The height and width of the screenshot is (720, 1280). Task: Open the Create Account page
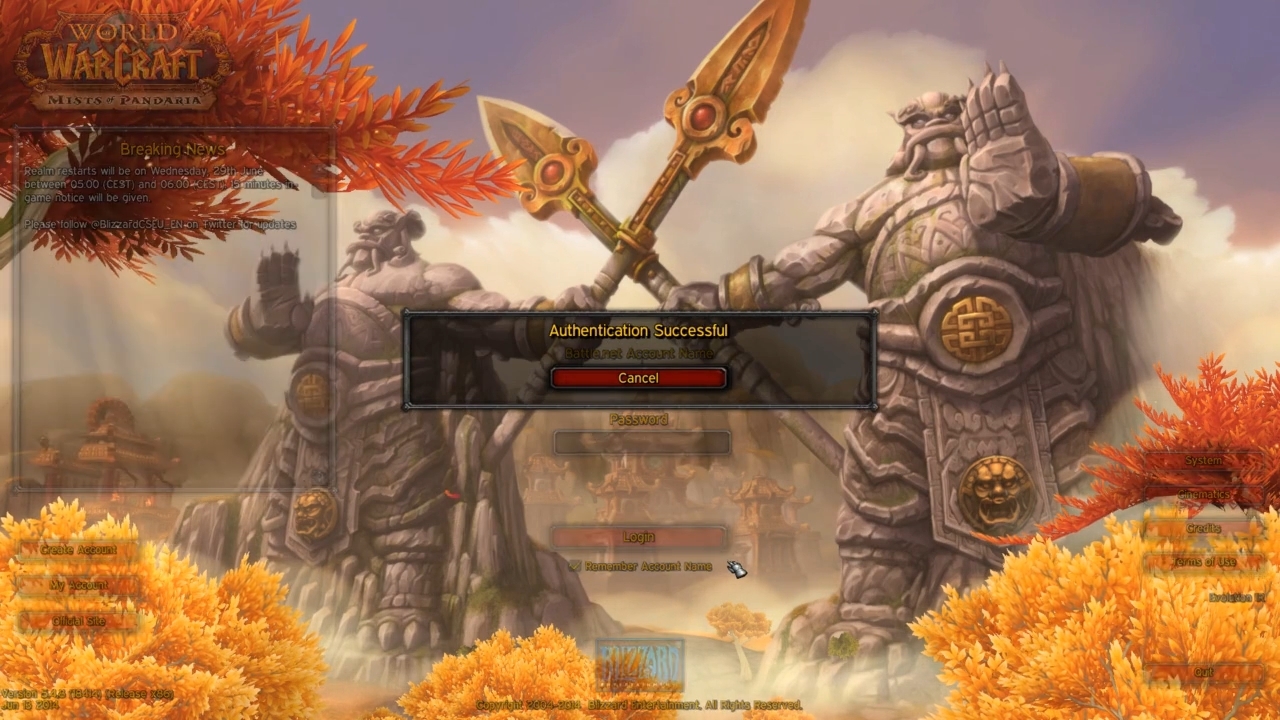pos(79,550)
